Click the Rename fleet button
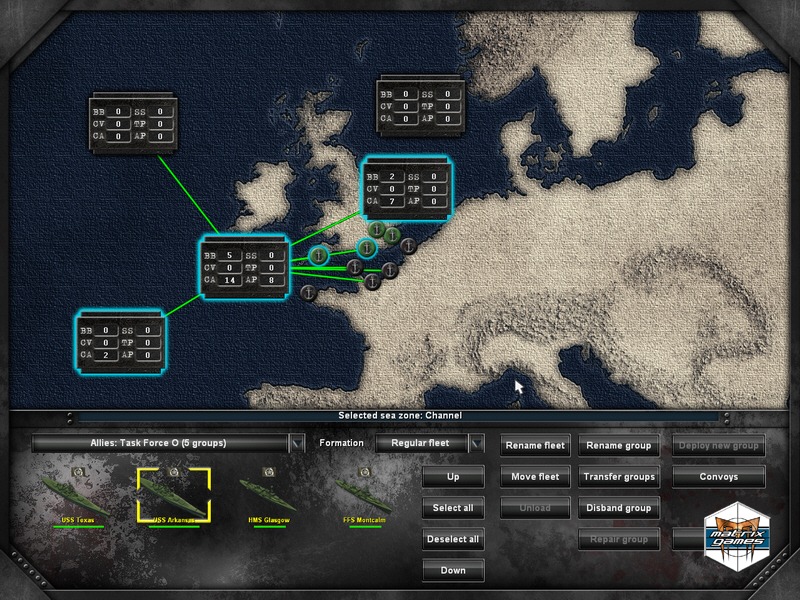Viewport: 800px width, 600px height. (x=535, y=446)
